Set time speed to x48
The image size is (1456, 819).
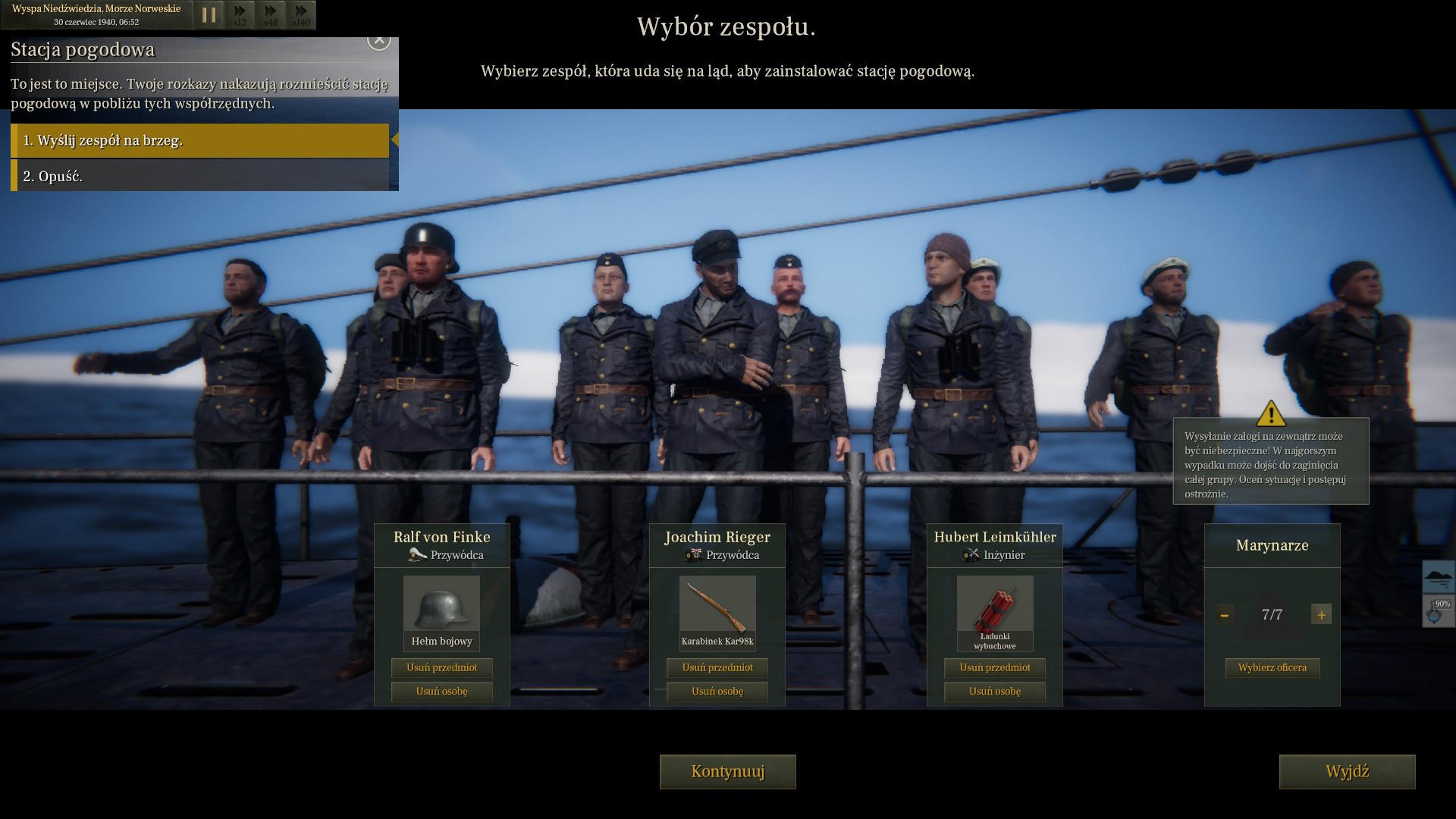(270, 14)
